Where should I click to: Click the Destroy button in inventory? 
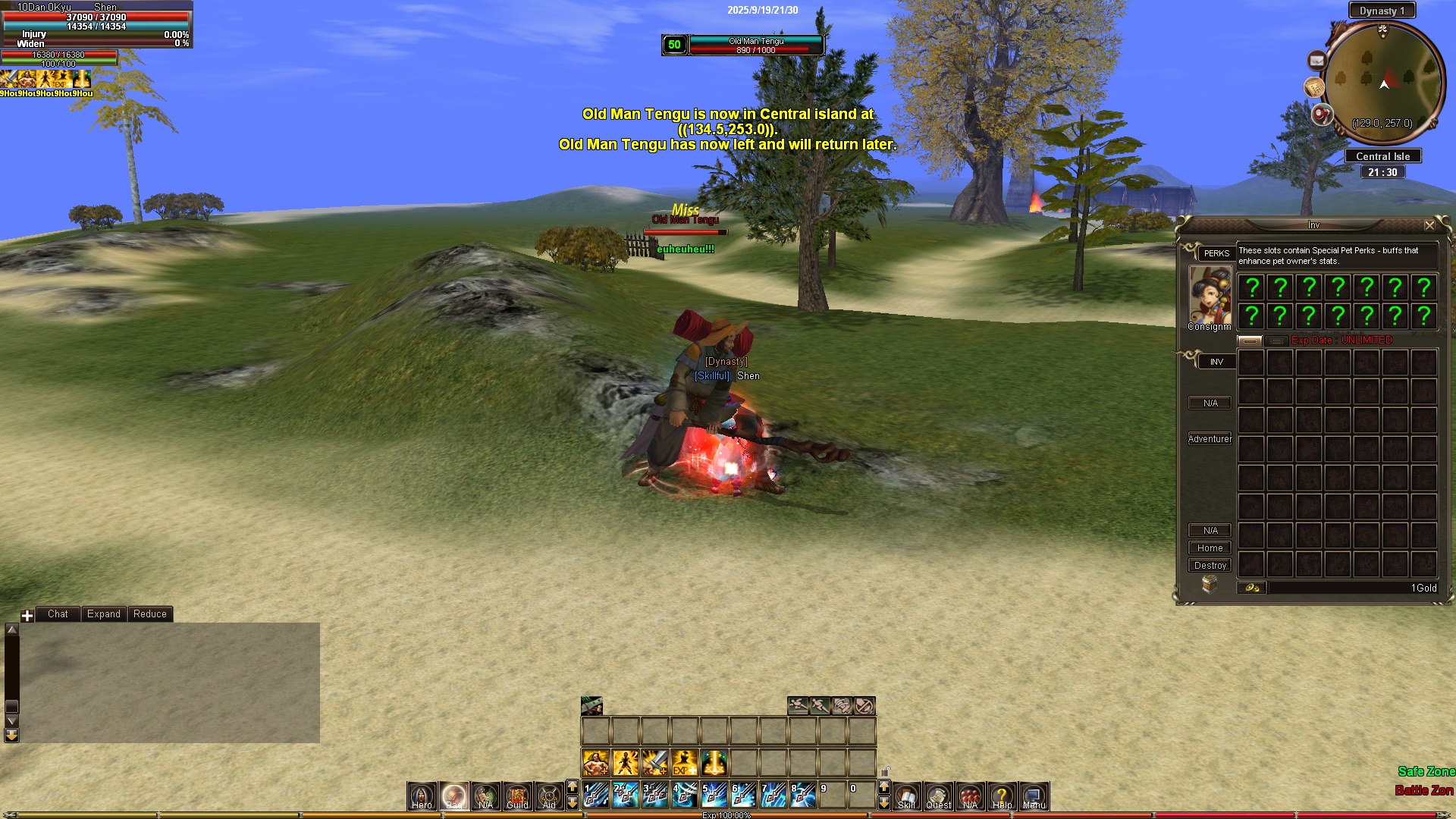(x=1210, y=565)
